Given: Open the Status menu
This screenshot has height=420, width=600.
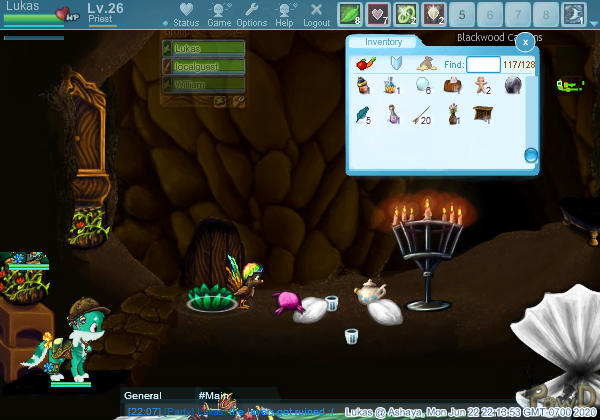Looking at the screenshot, I should point(186,14).
